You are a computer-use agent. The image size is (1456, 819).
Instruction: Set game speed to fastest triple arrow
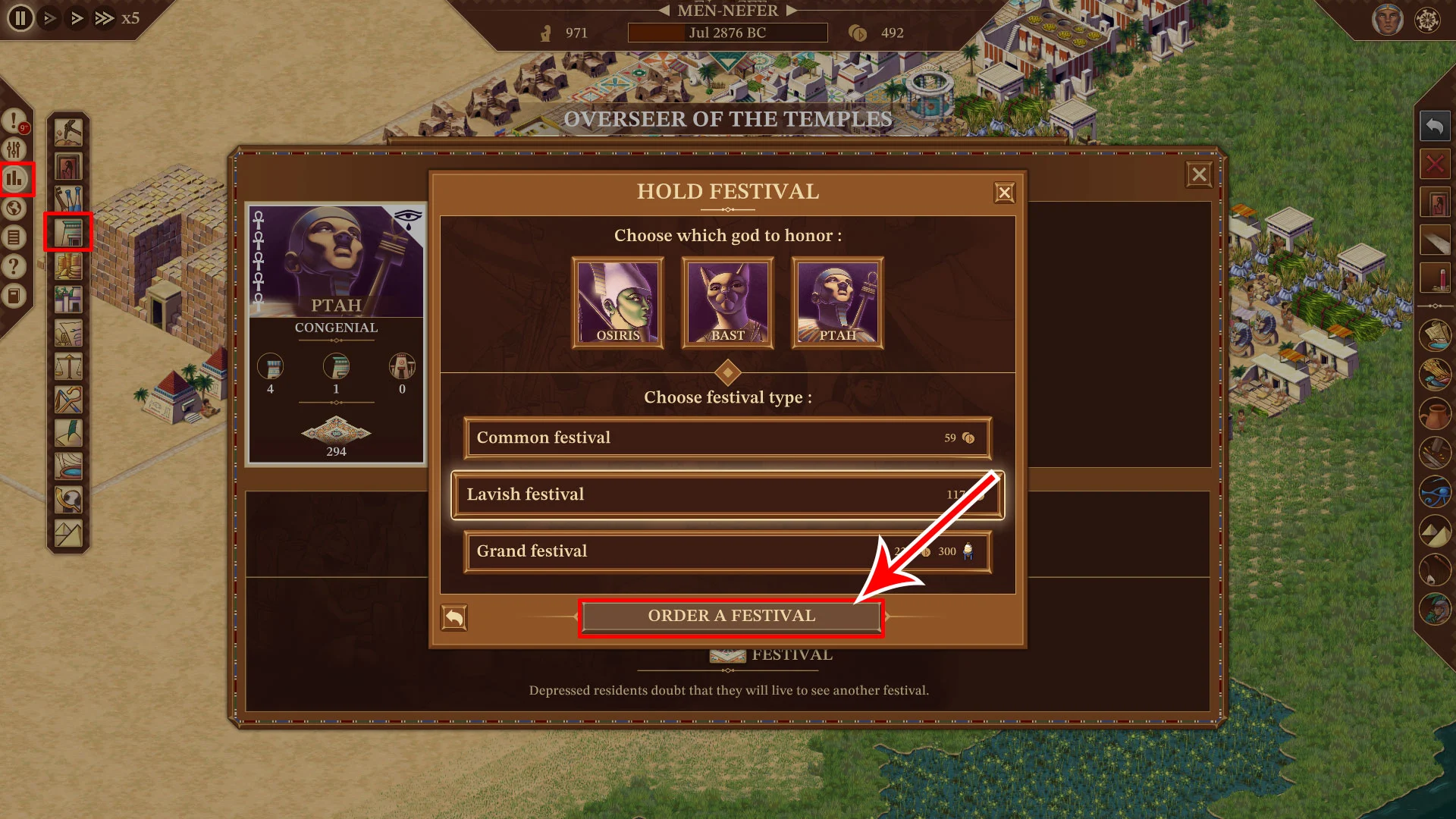[x=104, y=18]
